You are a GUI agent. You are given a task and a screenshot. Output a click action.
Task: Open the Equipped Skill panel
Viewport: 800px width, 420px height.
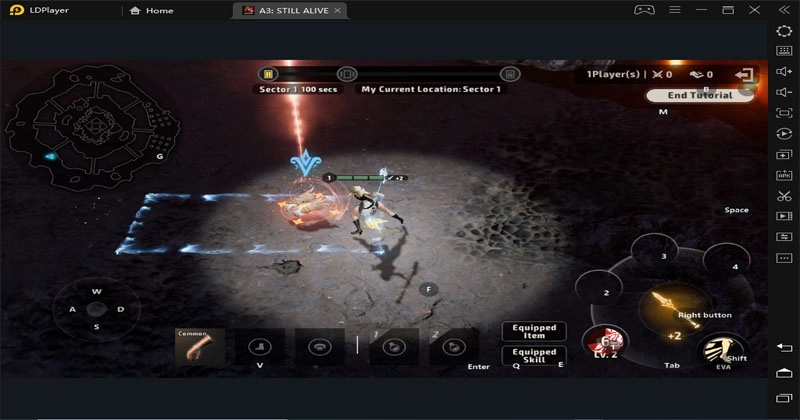coord(534,355)
